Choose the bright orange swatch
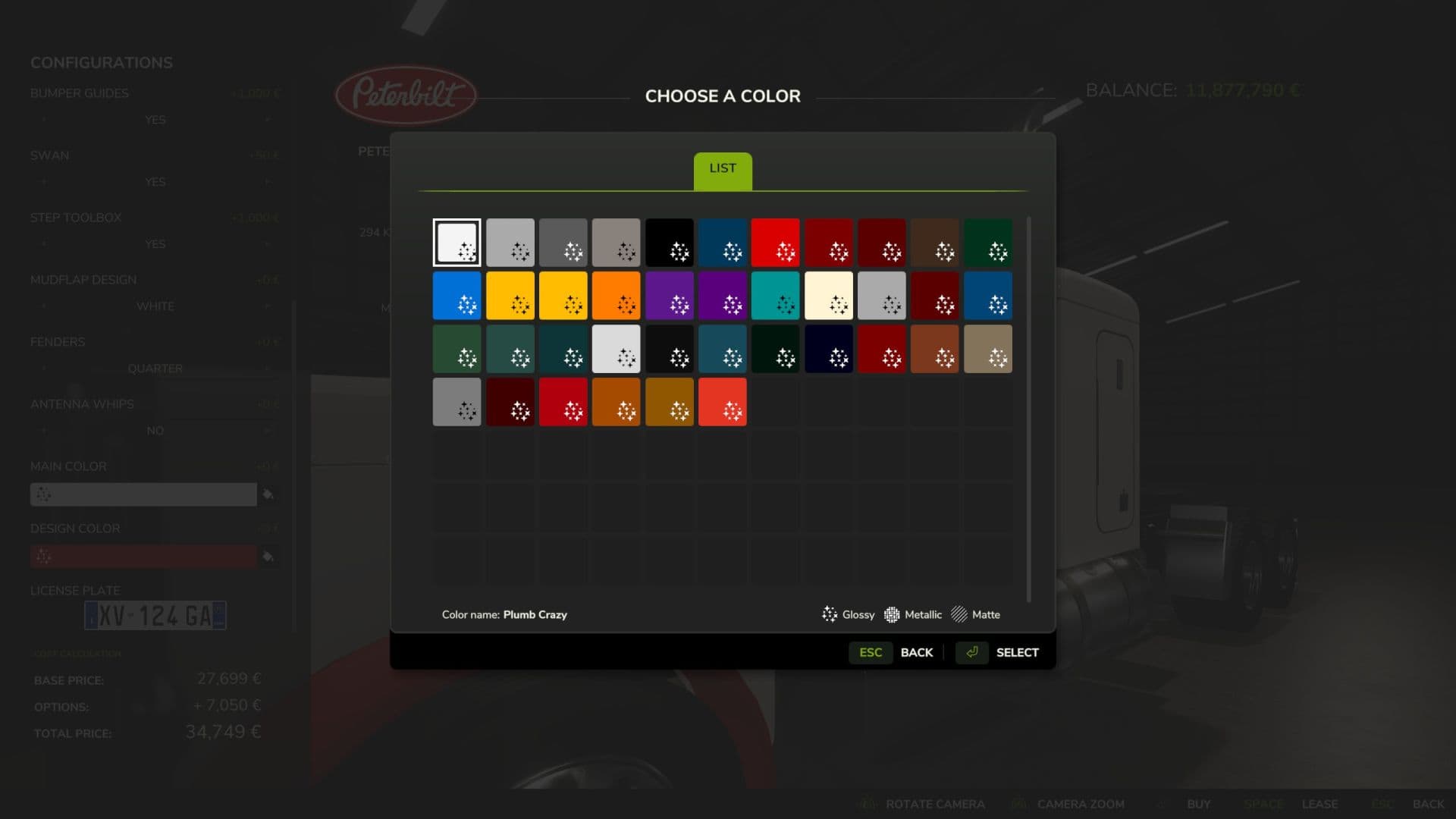The height and width of the screenshot is (819, 1456). (x=616, y=296)
